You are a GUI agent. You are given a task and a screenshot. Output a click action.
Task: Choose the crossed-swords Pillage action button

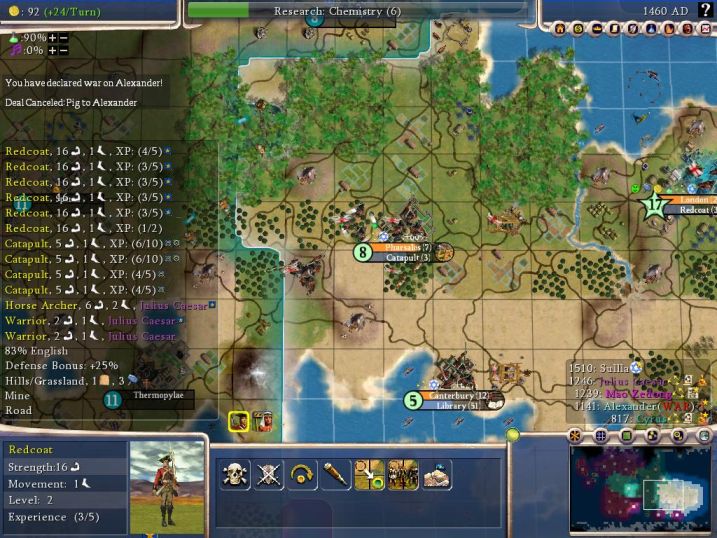pos(267,475)
